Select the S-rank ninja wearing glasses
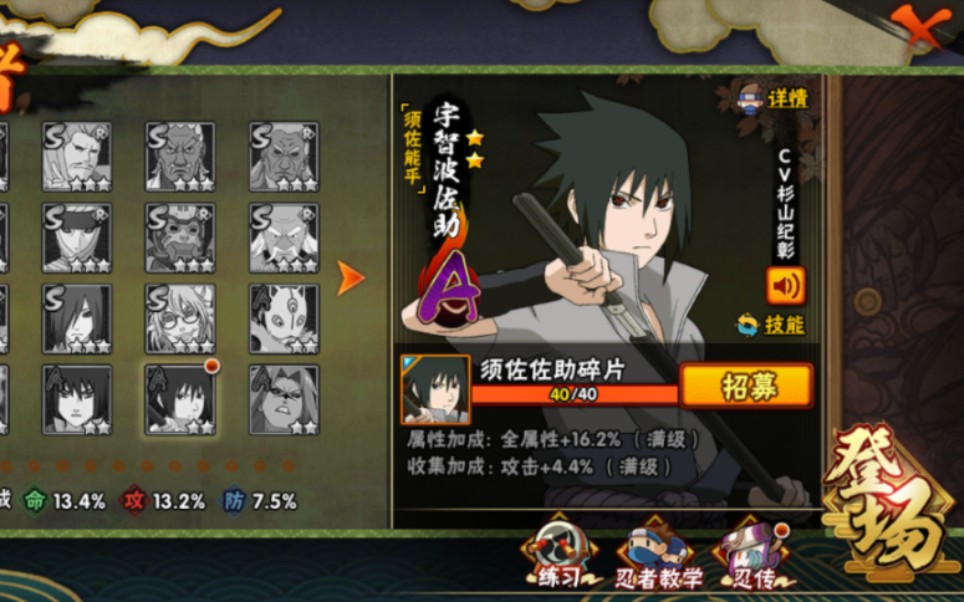Screen dimensions: 964x602 coord(181,318)
